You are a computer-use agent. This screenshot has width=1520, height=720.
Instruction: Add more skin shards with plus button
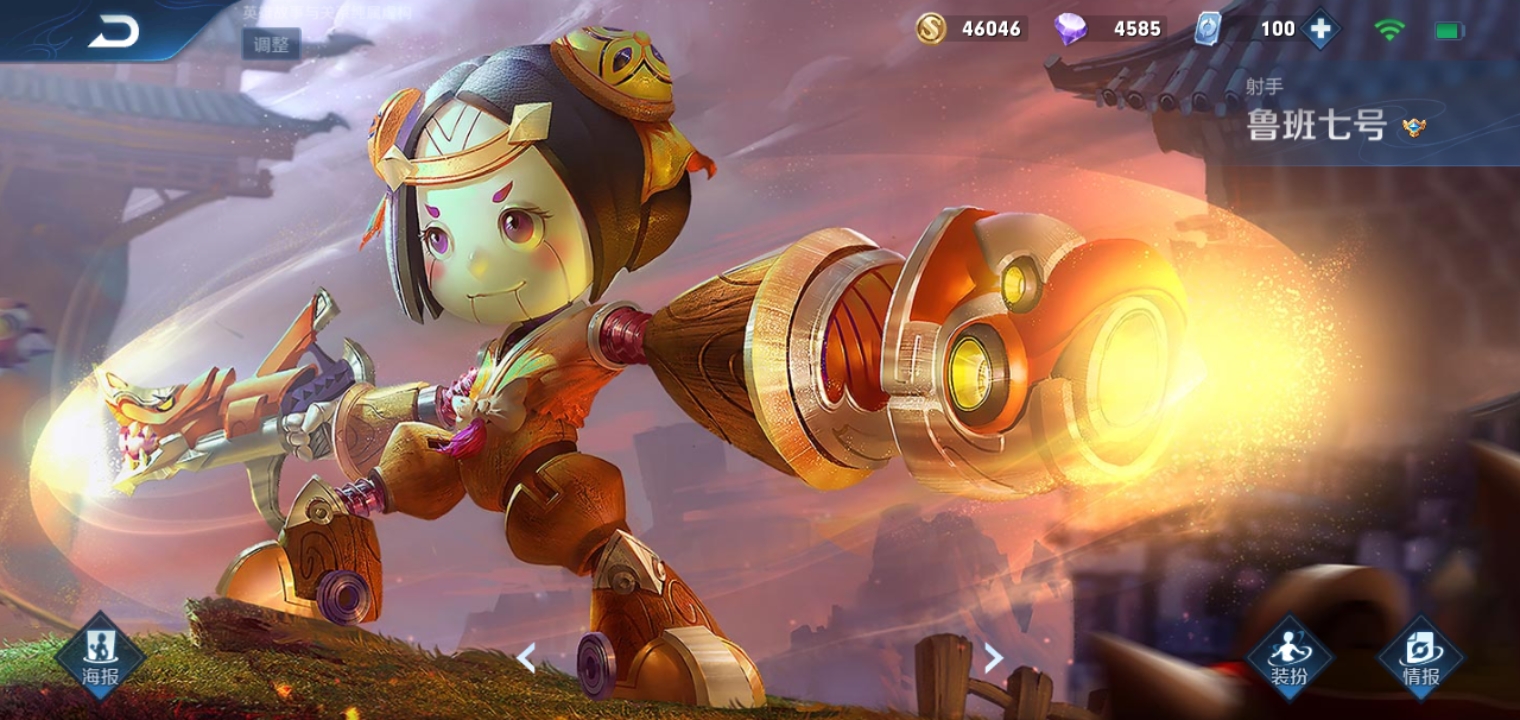[x=1320, y=29]
